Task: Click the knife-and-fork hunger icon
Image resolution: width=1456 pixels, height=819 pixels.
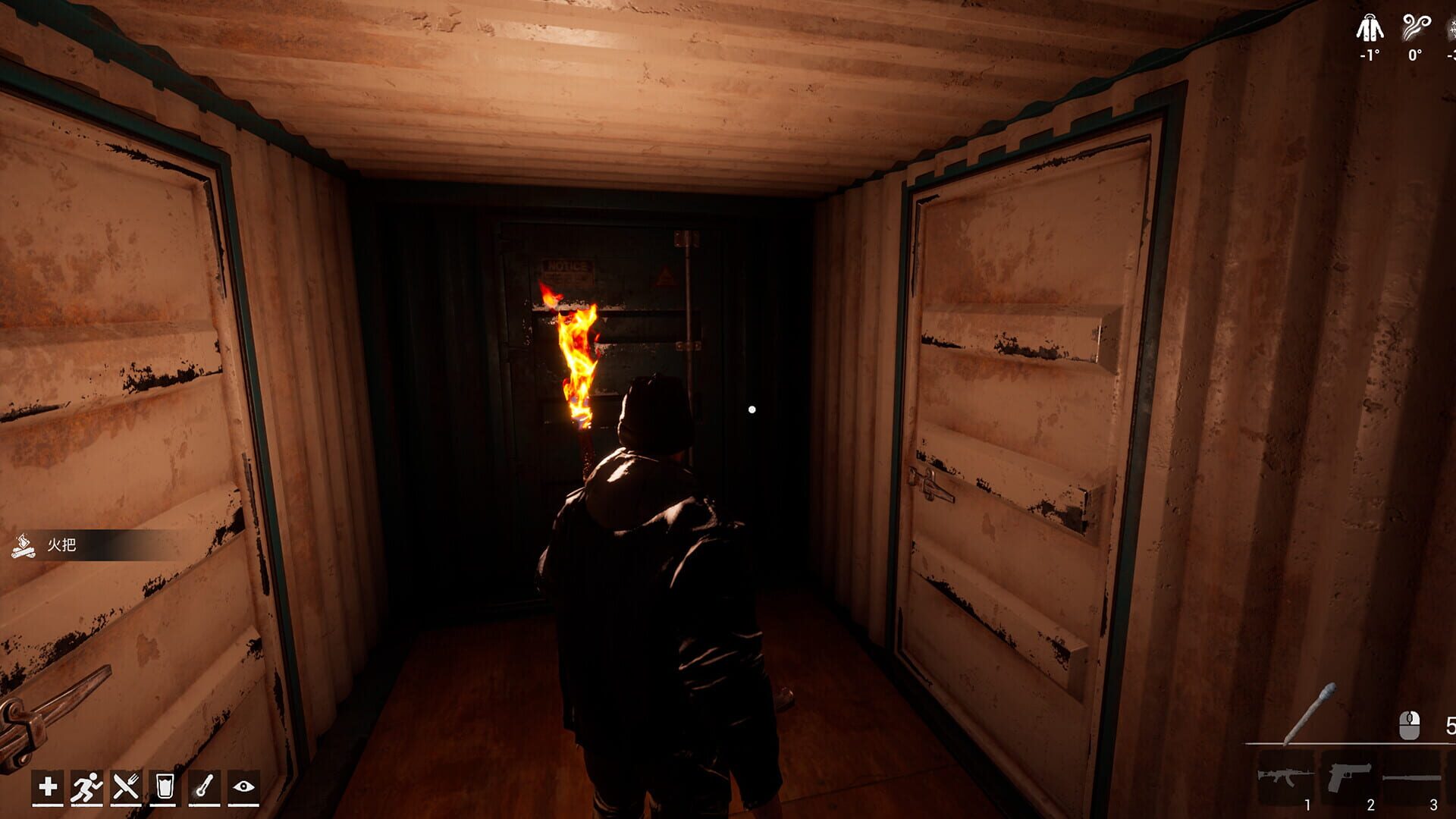Action: coord(126,786)
